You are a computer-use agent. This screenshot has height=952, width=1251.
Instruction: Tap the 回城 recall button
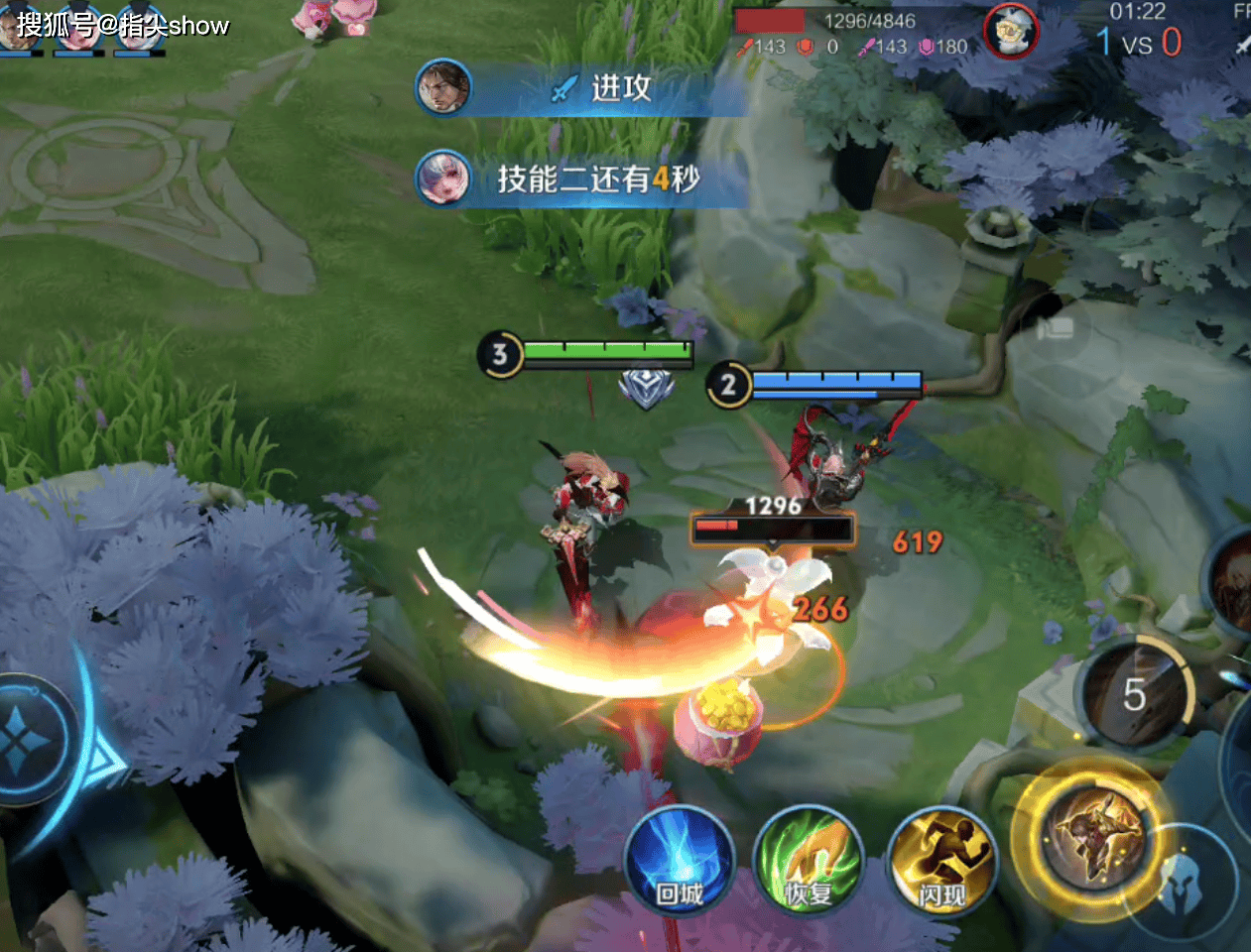(680, 861)
